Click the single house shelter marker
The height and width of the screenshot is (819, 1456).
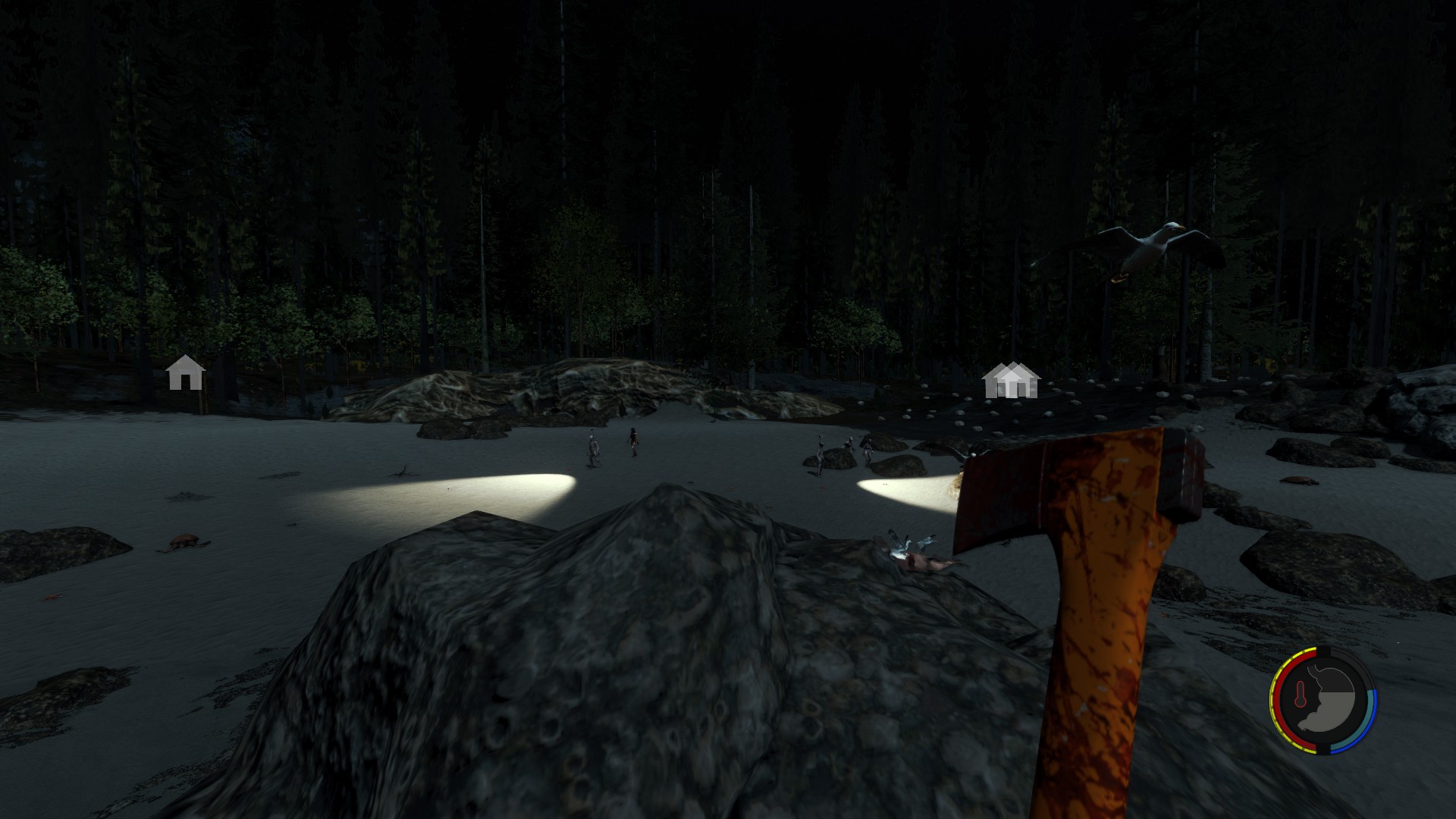tap(185, 372)
